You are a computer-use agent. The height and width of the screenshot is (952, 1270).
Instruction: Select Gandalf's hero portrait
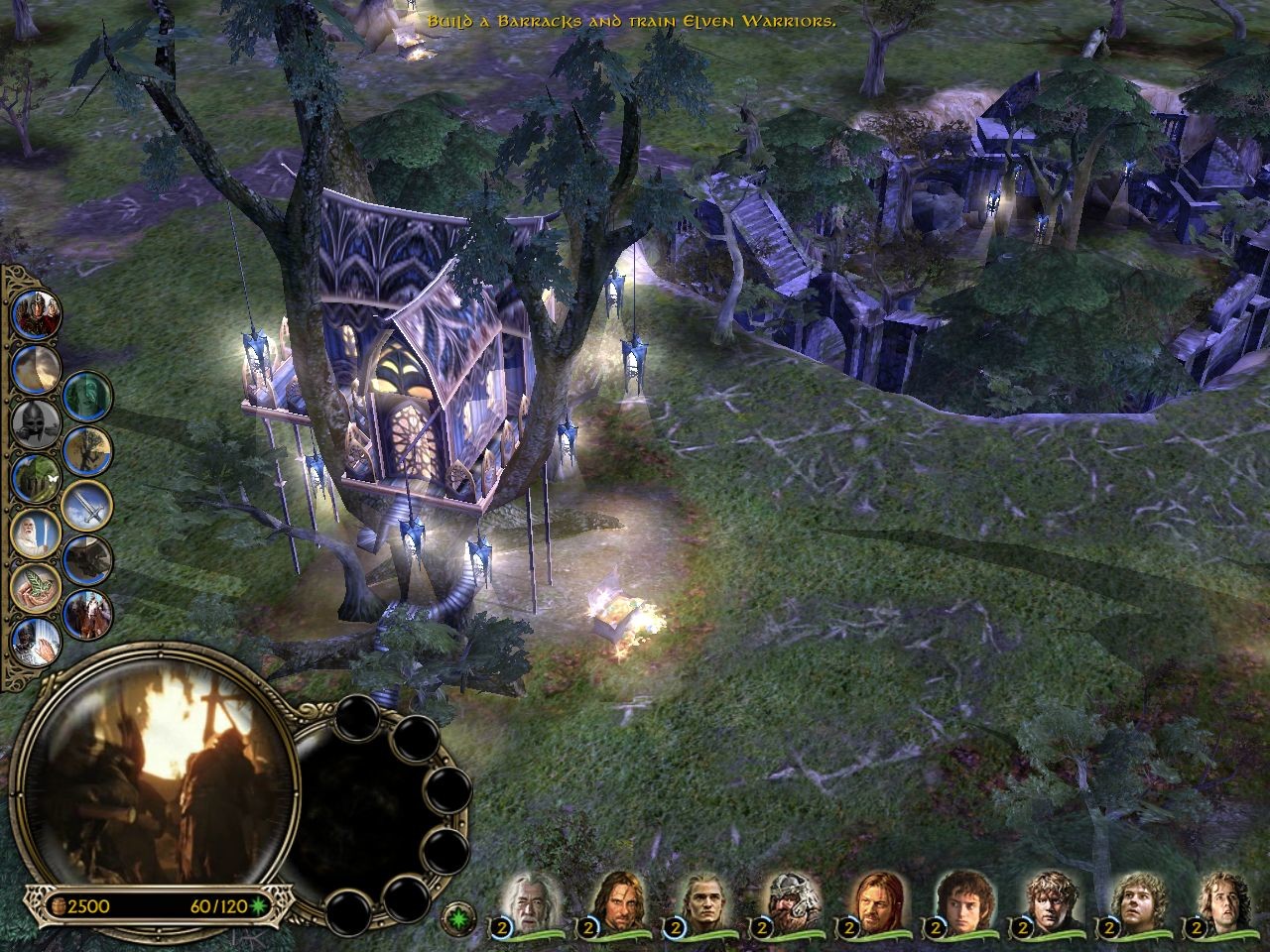click(x=523, y=900)
